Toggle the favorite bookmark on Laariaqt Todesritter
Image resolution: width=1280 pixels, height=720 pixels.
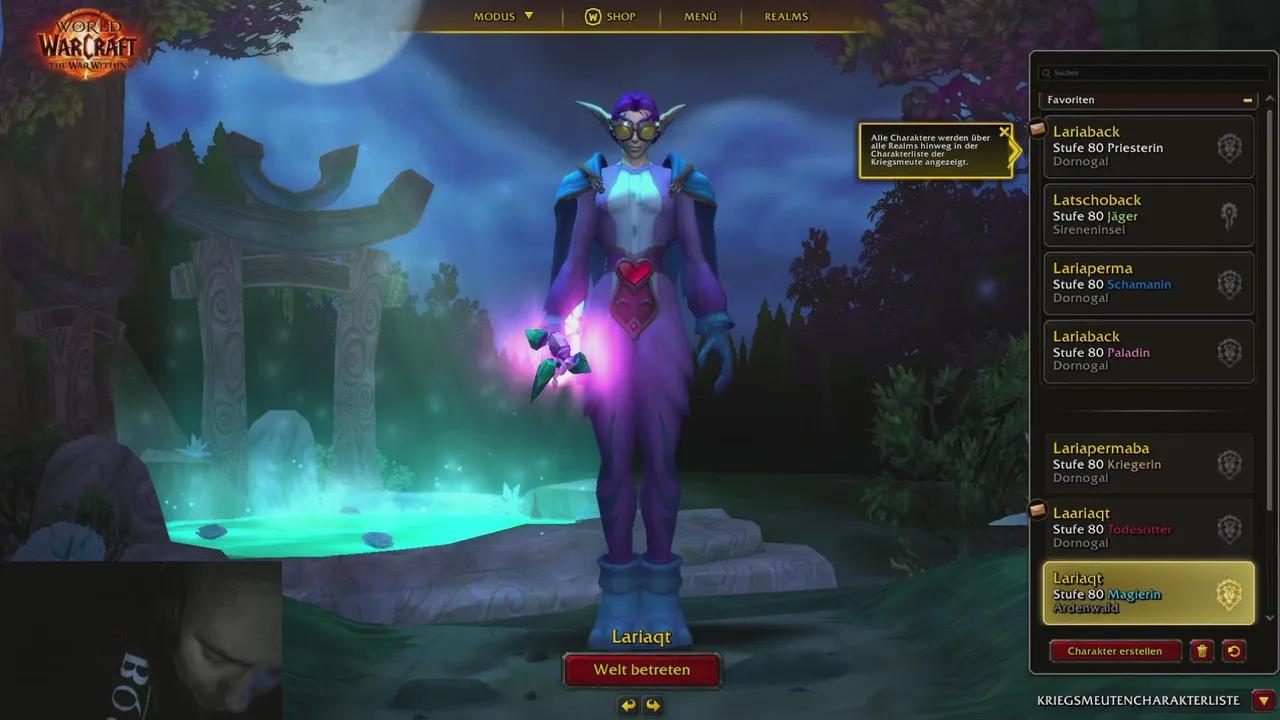pyautogui.click(x=1037, y=510)
